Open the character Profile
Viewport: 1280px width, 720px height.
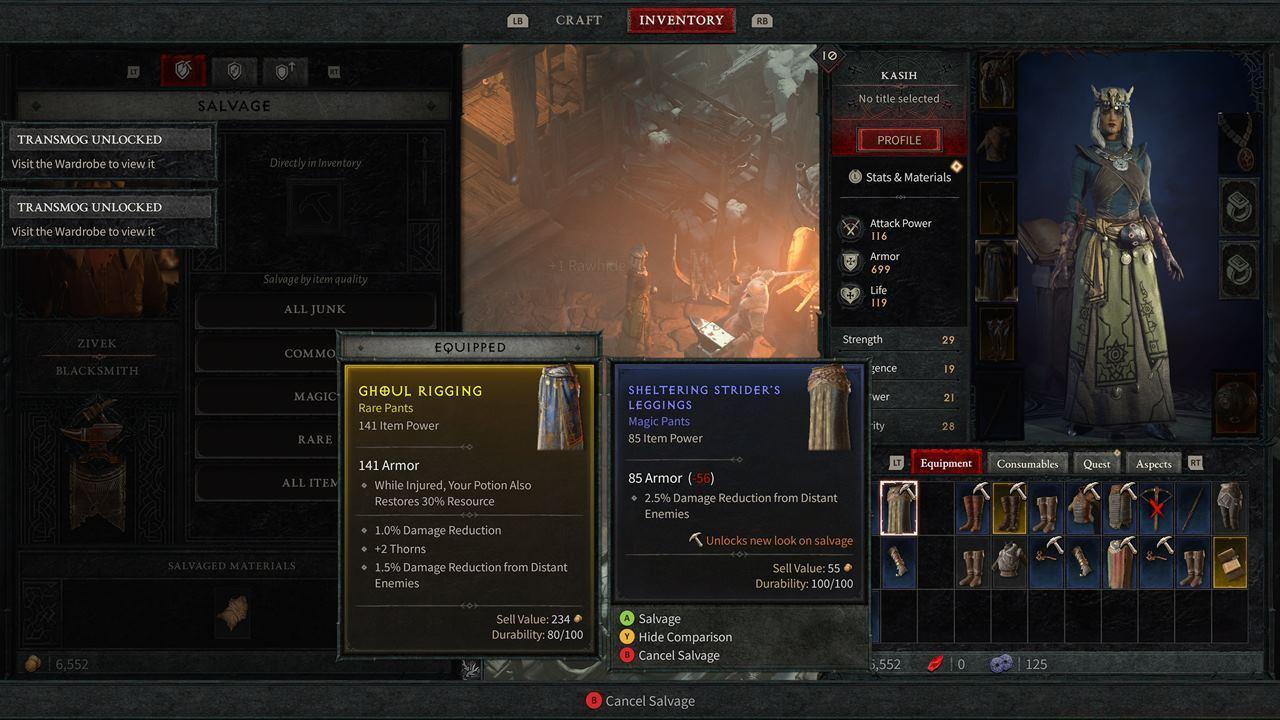coord(898,140)
